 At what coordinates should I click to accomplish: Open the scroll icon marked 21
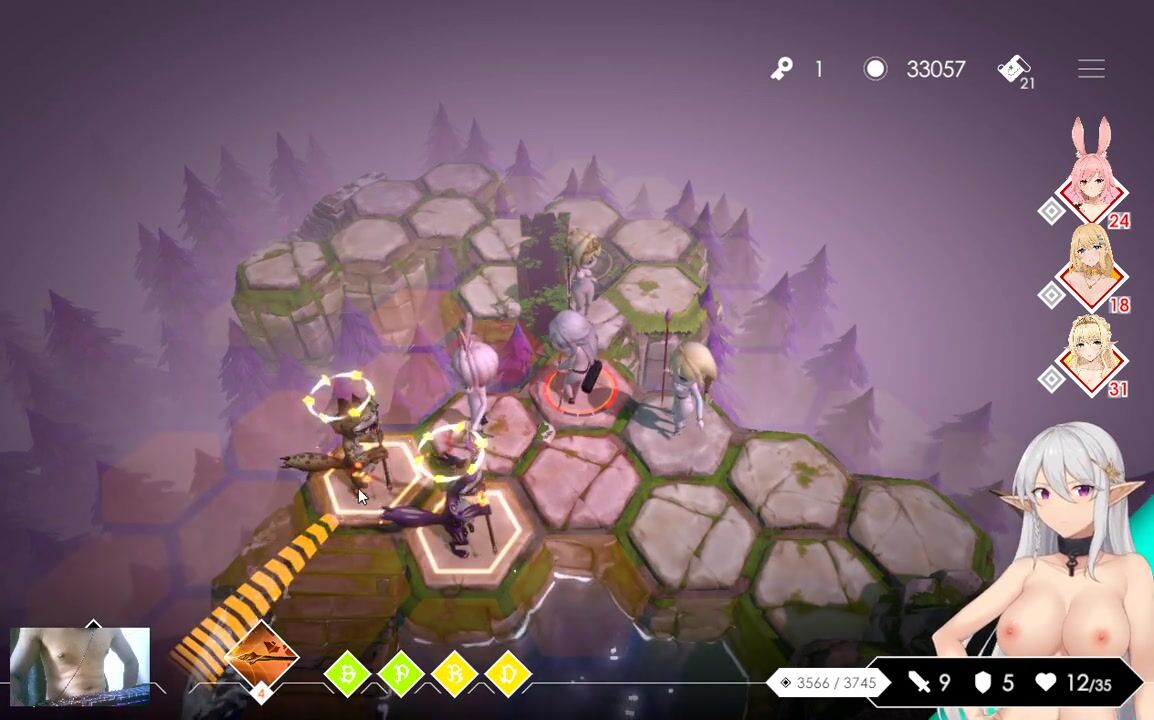(x=1015, y=70)
